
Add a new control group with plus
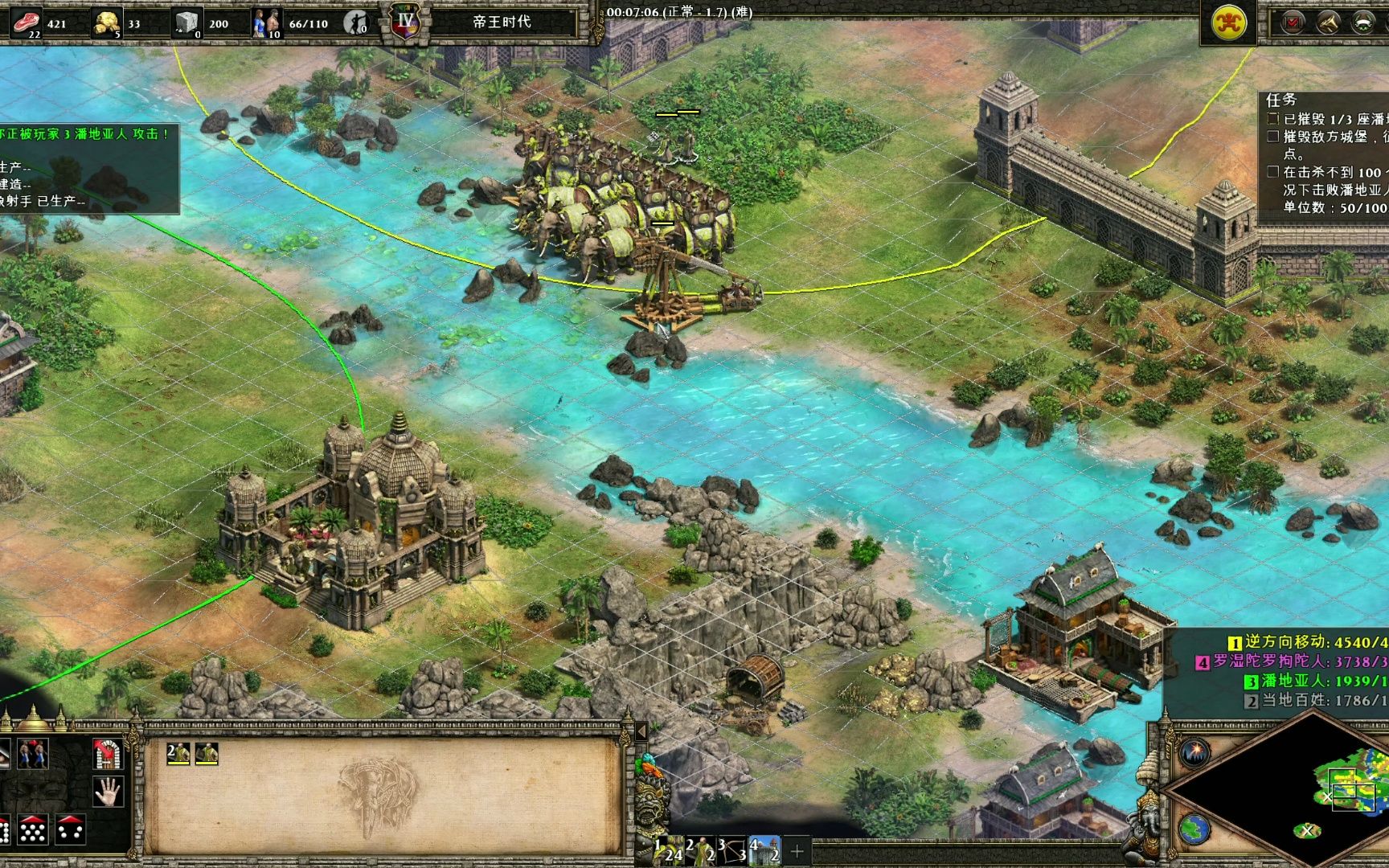pos(797,850)
